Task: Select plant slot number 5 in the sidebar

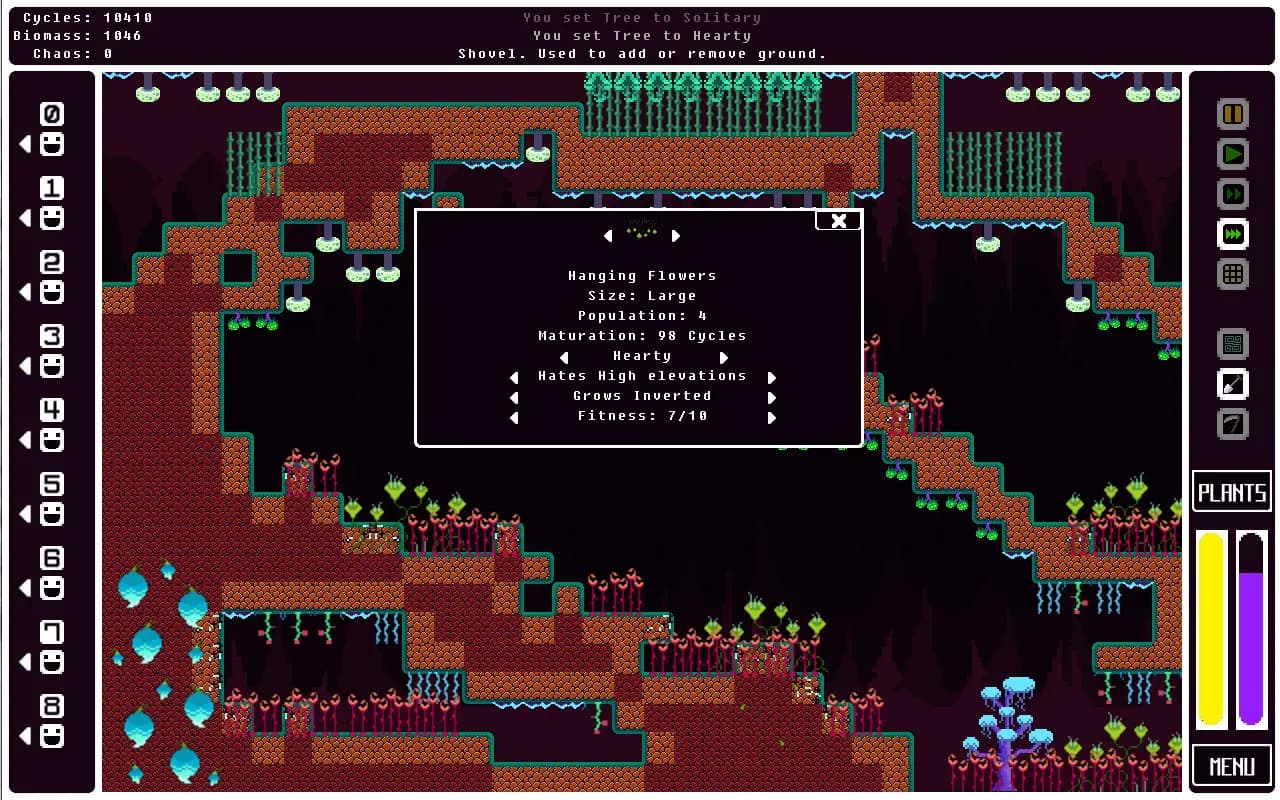Action: pyautogui.click(x=52, y=499)
